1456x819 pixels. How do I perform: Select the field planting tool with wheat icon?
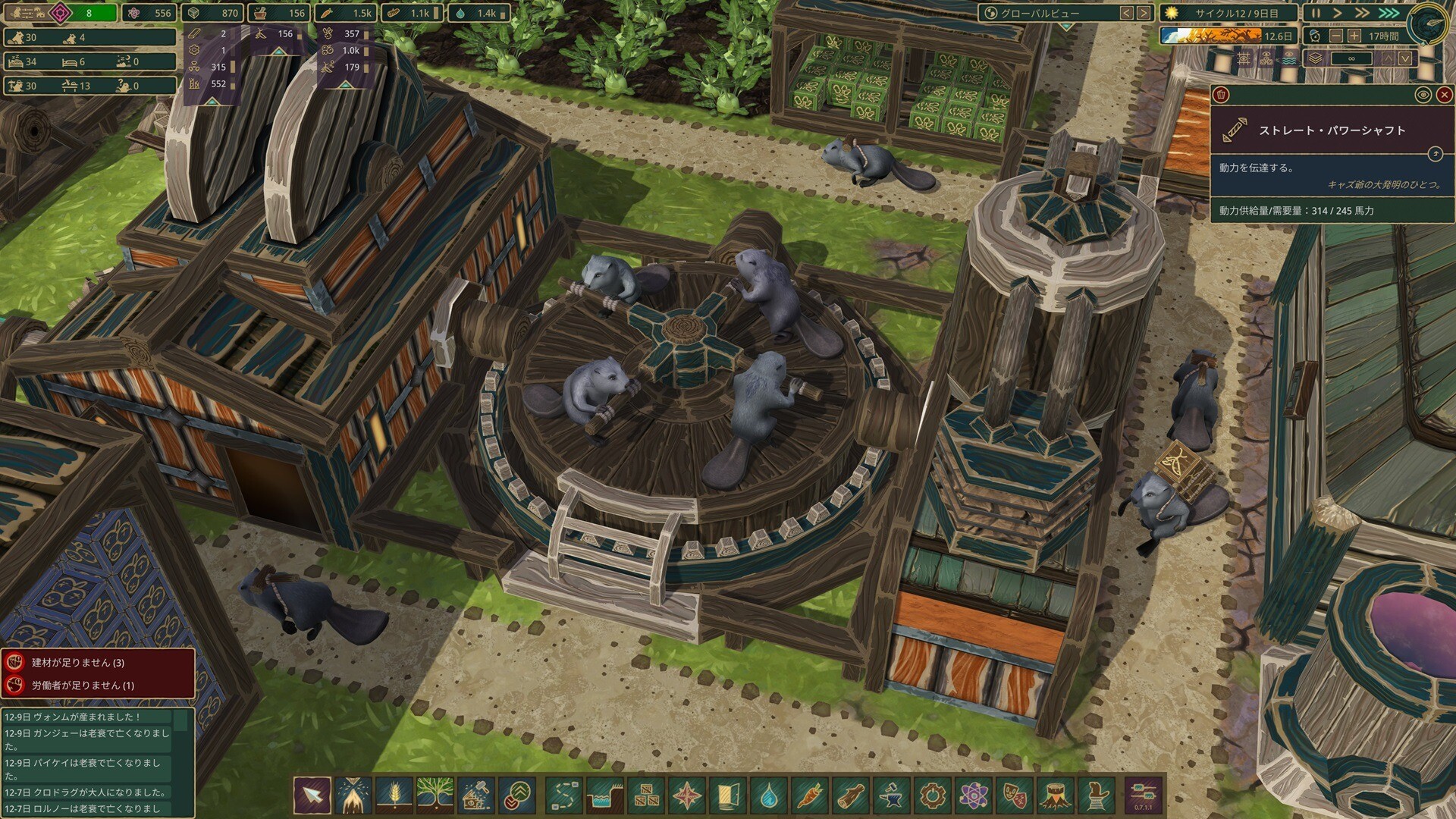(394, 795)
